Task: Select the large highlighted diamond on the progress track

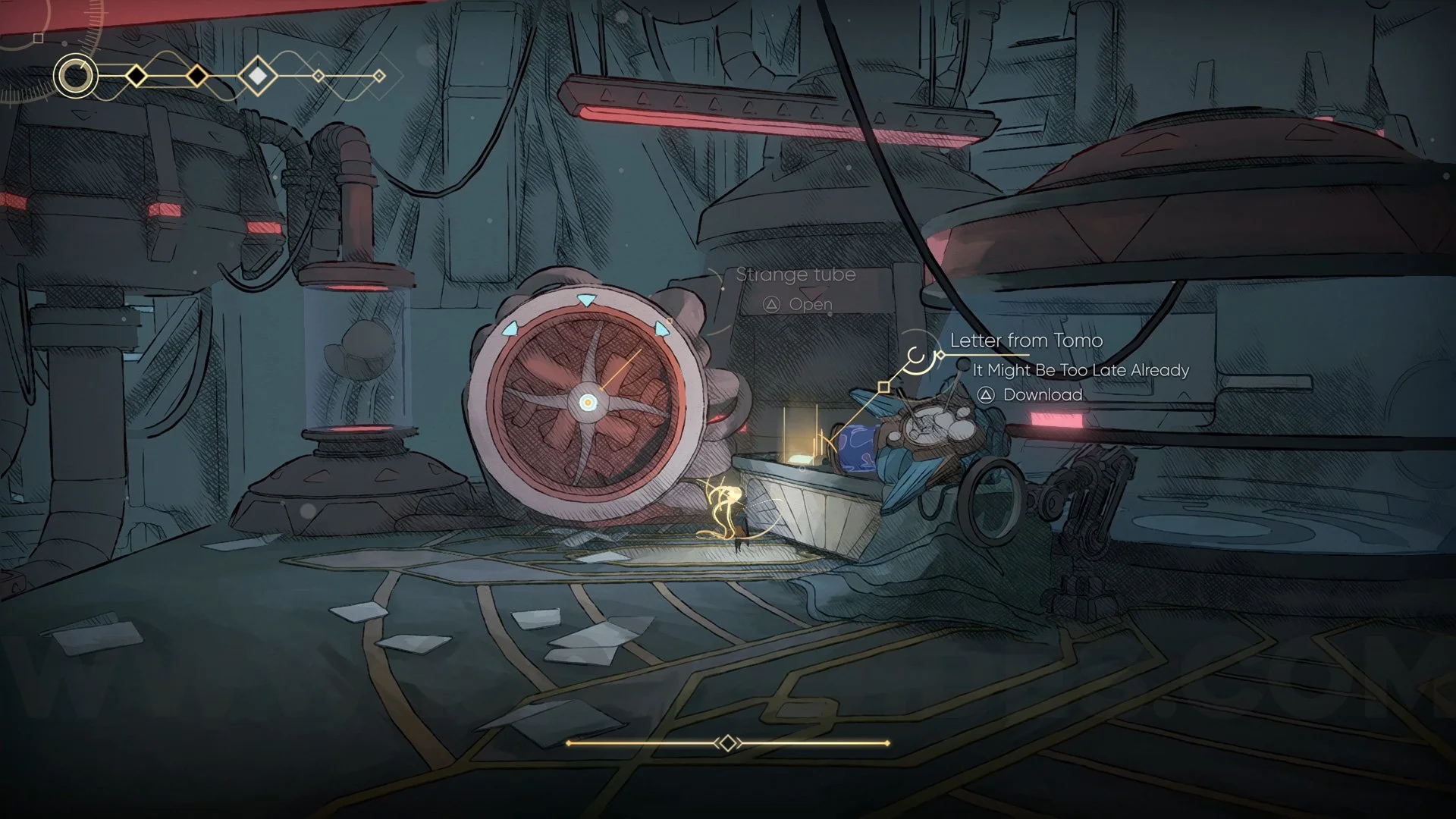Action: (x=258, y=76)
